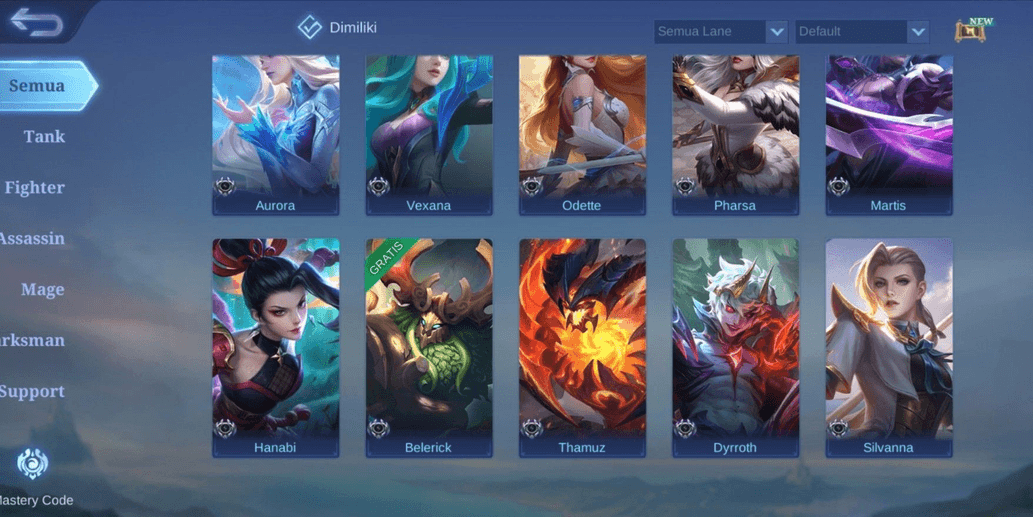Open the NEW book icon
1033x517 pixels.
point(971,30)
